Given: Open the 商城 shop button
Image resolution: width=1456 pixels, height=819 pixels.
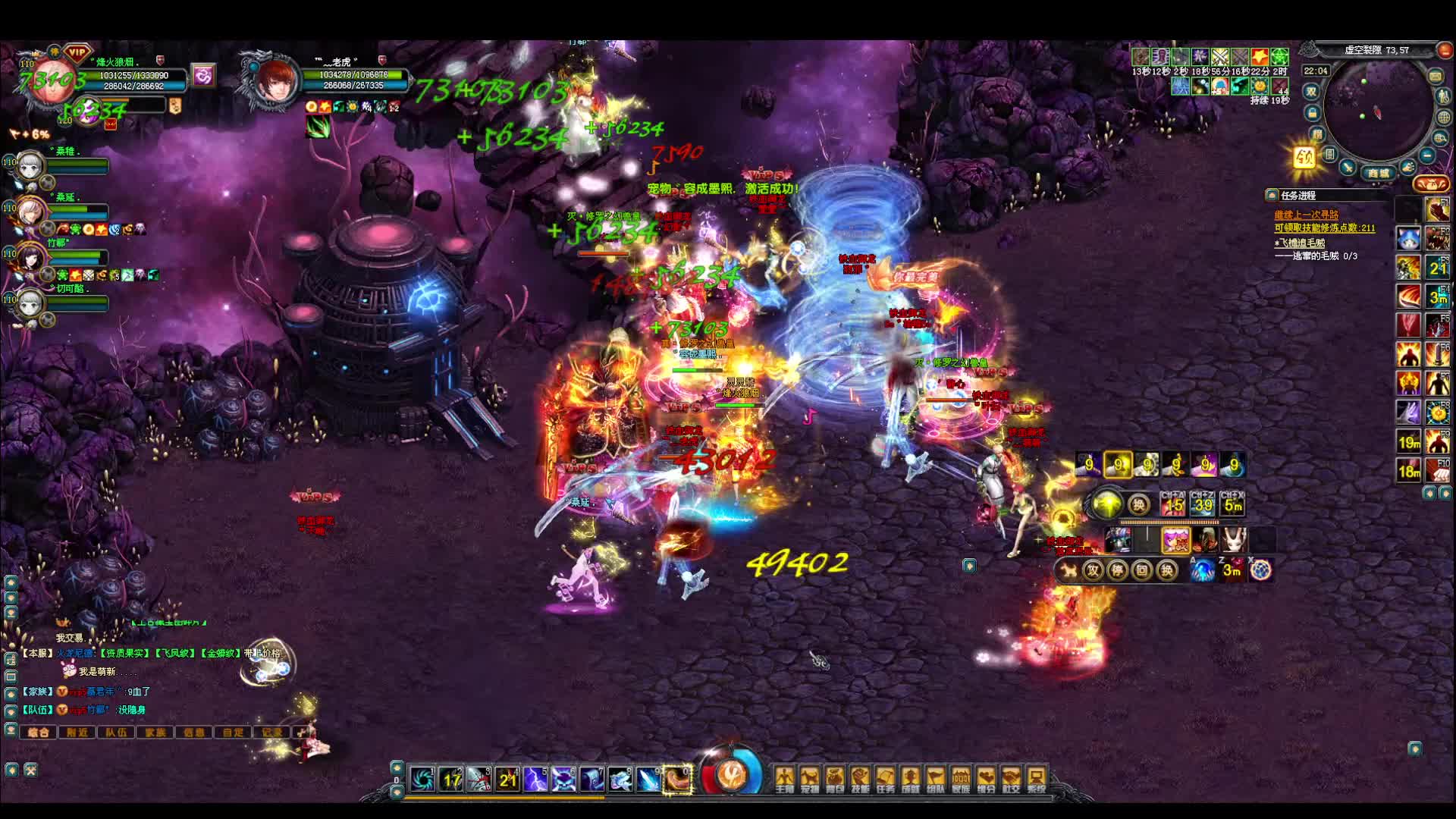Looking at the screenshot, I should pos(1379,173).
